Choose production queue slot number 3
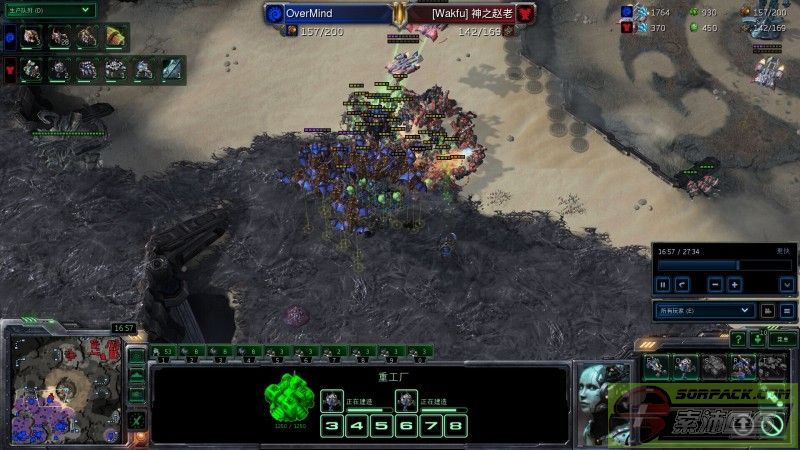 (331, 426)
